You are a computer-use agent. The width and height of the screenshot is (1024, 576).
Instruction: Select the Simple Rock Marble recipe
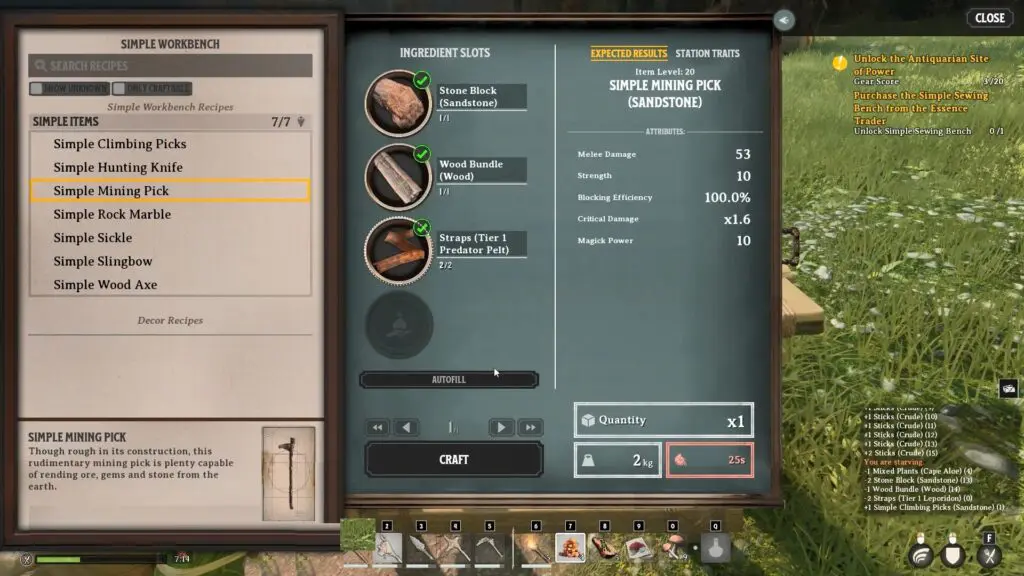pyautogui.click(x=112, y=214)
